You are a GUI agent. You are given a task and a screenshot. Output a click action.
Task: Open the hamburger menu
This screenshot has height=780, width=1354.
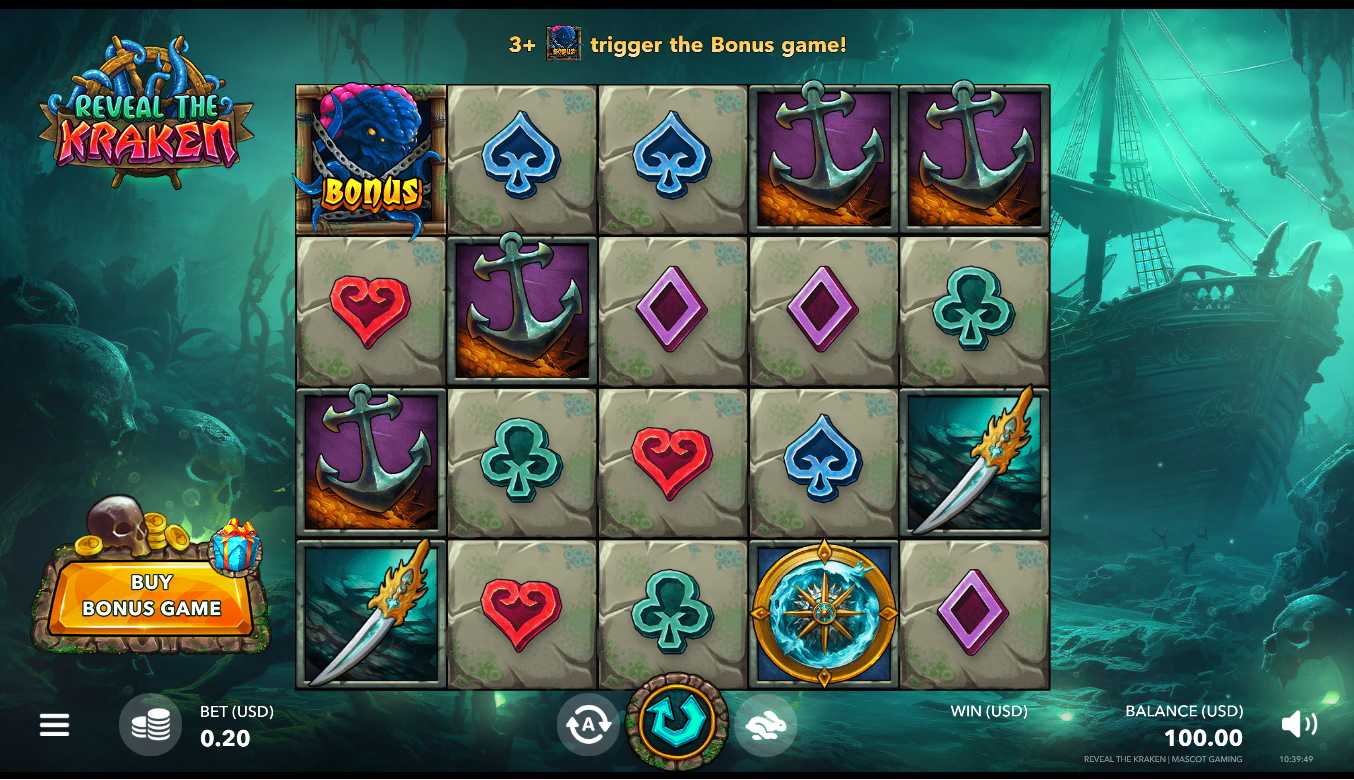point(54,725)
